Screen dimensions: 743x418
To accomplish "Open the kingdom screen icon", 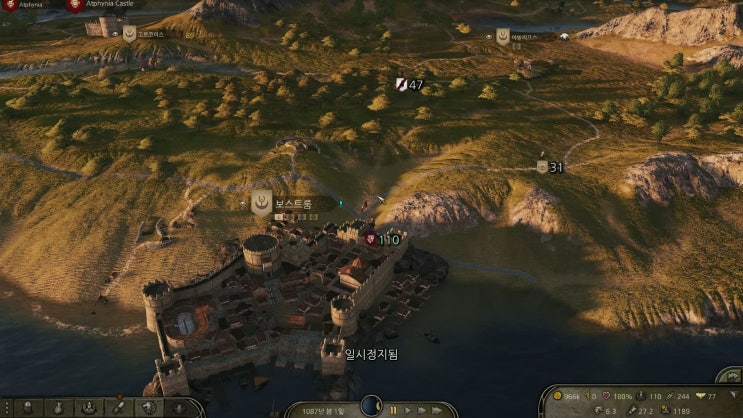I will click(178, 408).
